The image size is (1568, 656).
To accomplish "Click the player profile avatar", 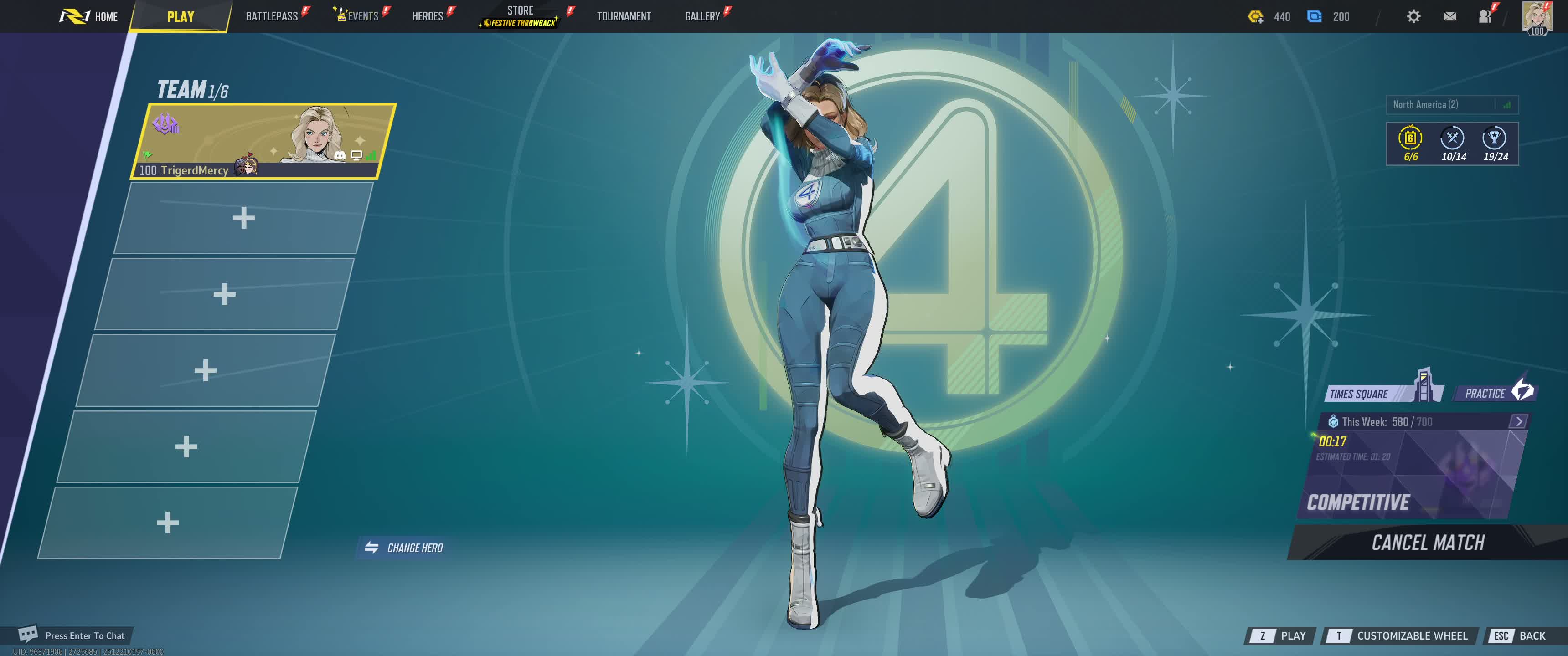I will pos(1537,16).
